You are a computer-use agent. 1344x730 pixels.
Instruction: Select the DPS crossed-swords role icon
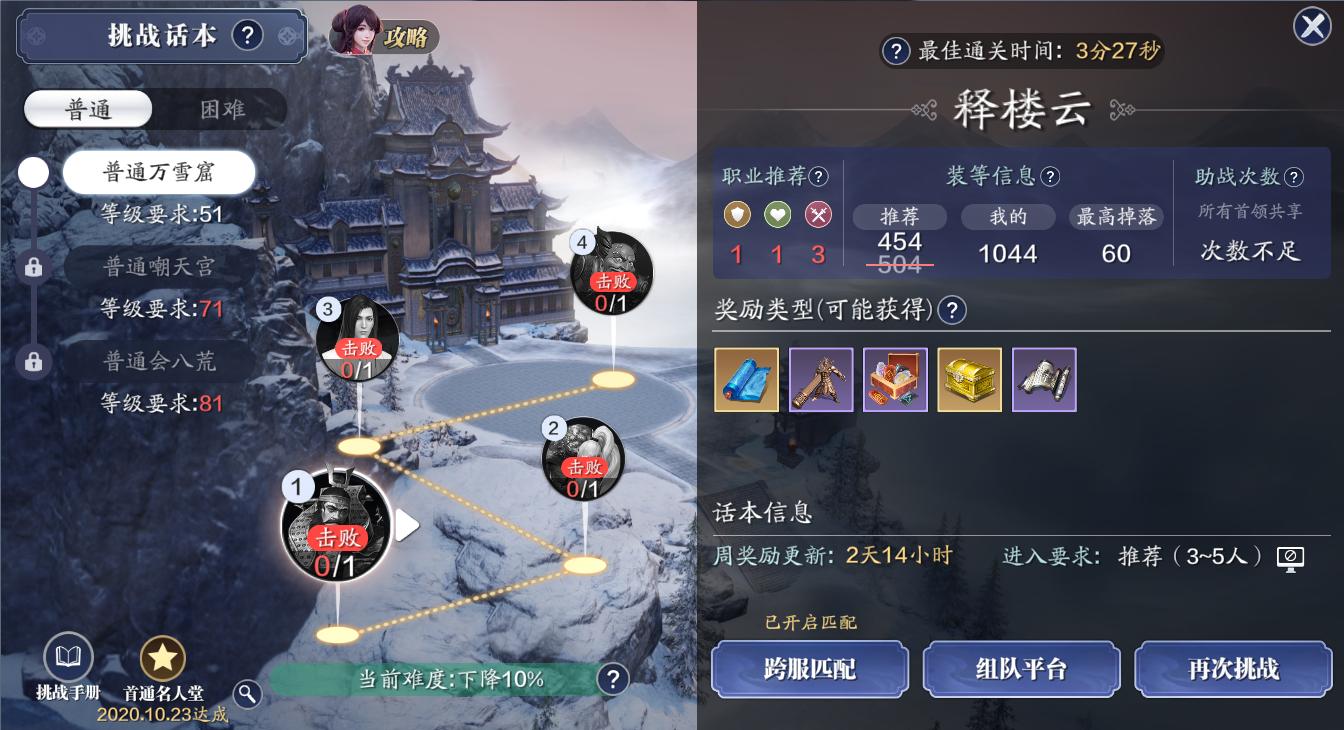(x=817, y=214)
